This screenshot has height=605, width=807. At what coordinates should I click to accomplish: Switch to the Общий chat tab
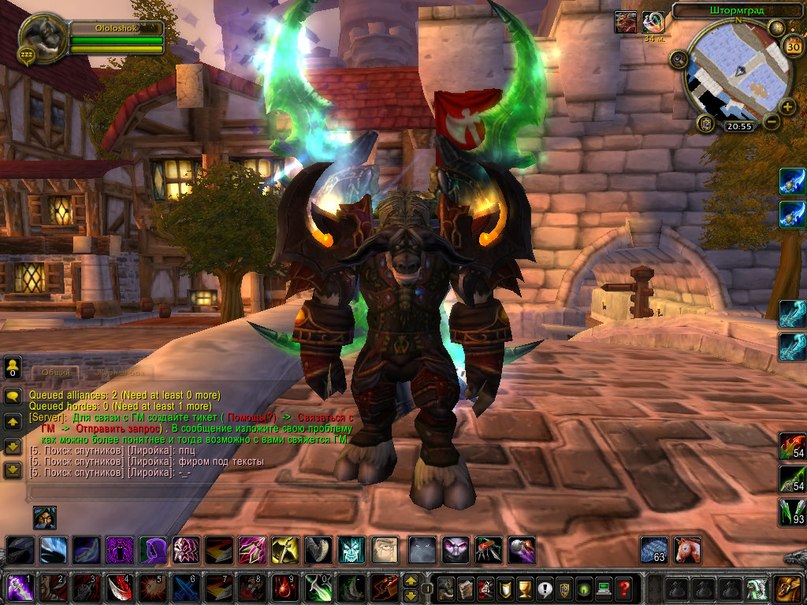coord(58,370)
